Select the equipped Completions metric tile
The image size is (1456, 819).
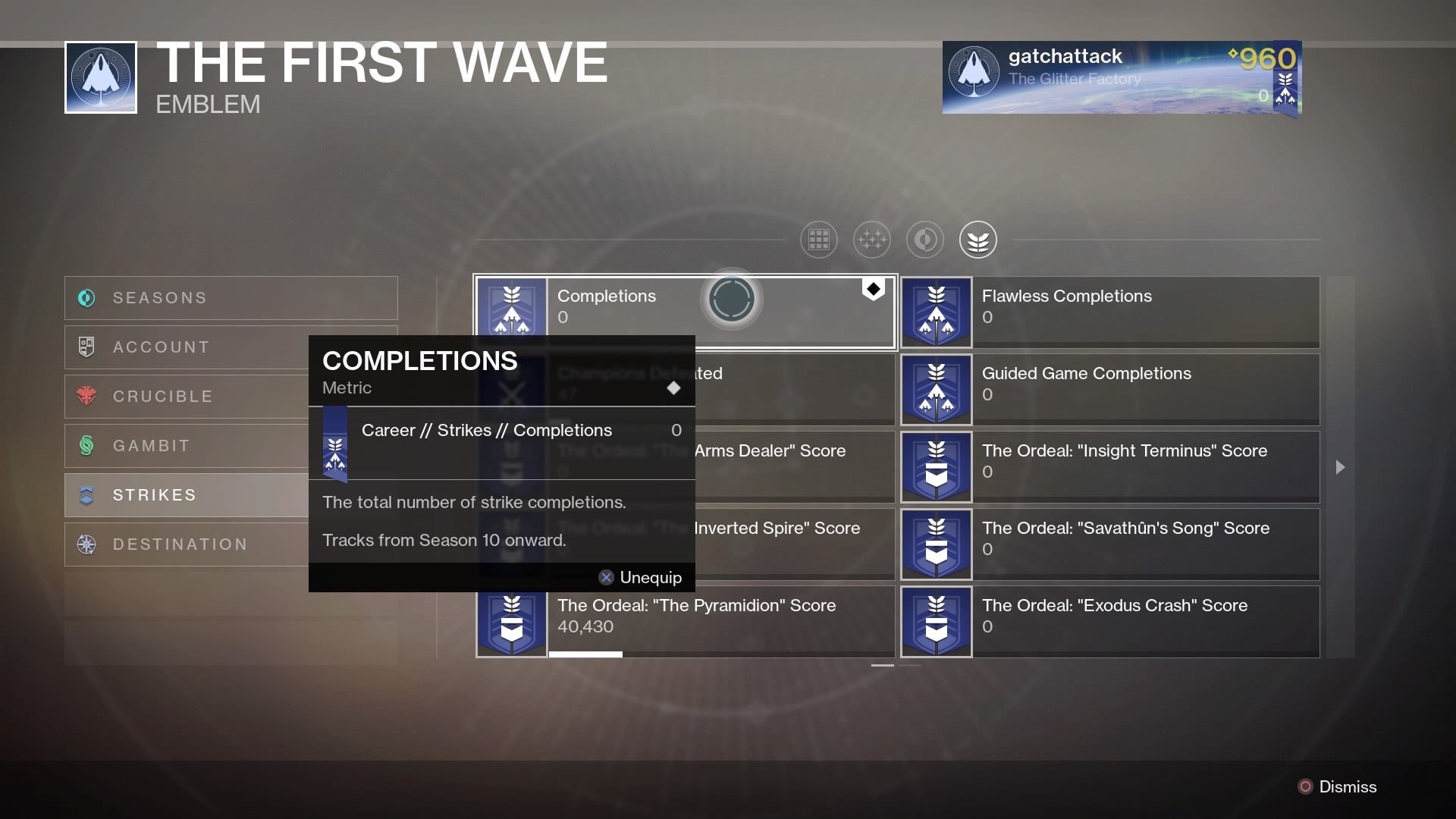pyautogui.click(x=683, y=311)
